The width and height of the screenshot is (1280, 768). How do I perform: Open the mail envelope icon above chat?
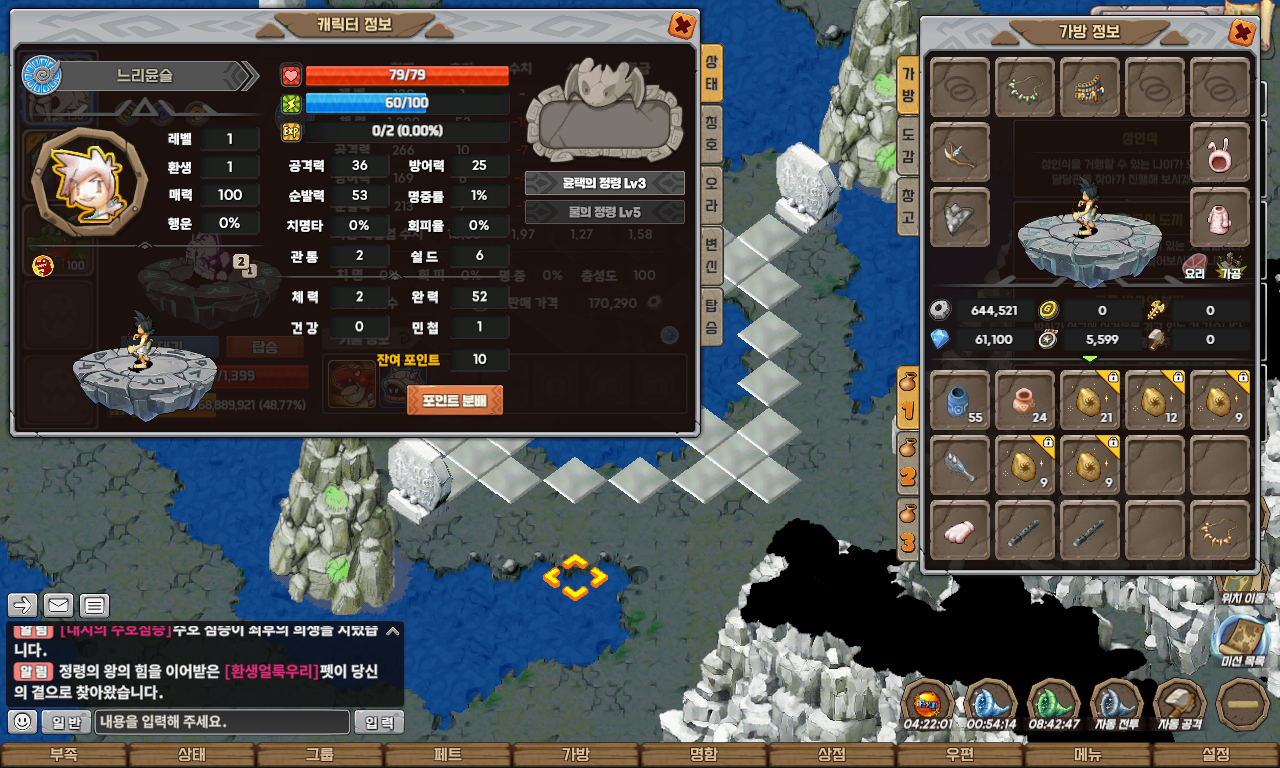tap(58, 605)
